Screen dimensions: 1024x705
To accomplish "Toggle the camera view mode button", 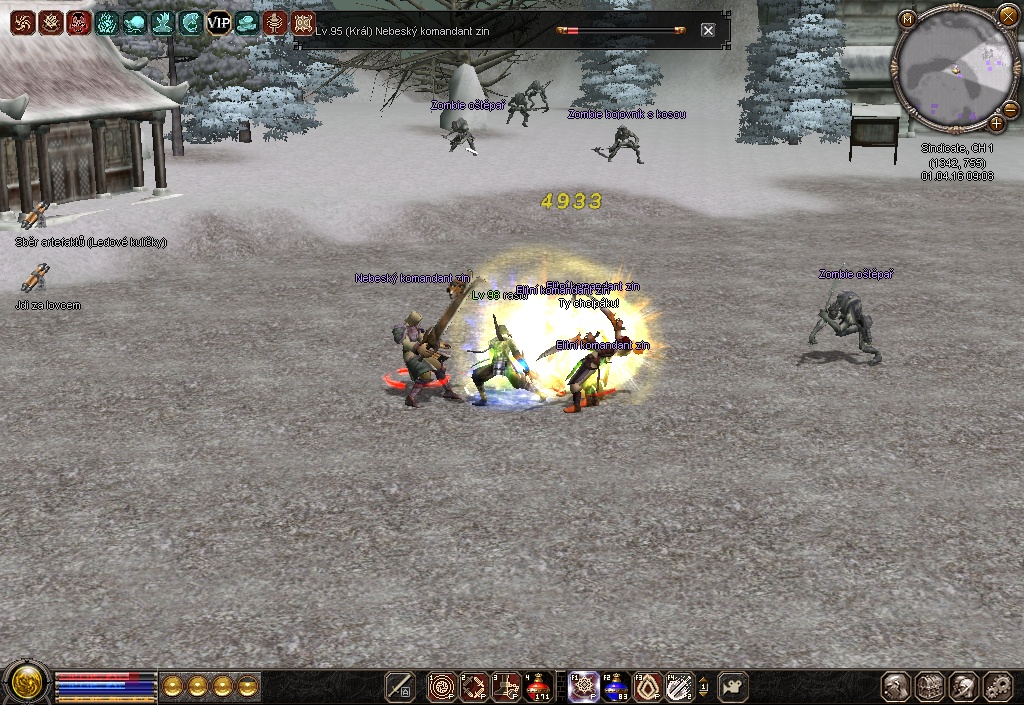I will point(733,686).
